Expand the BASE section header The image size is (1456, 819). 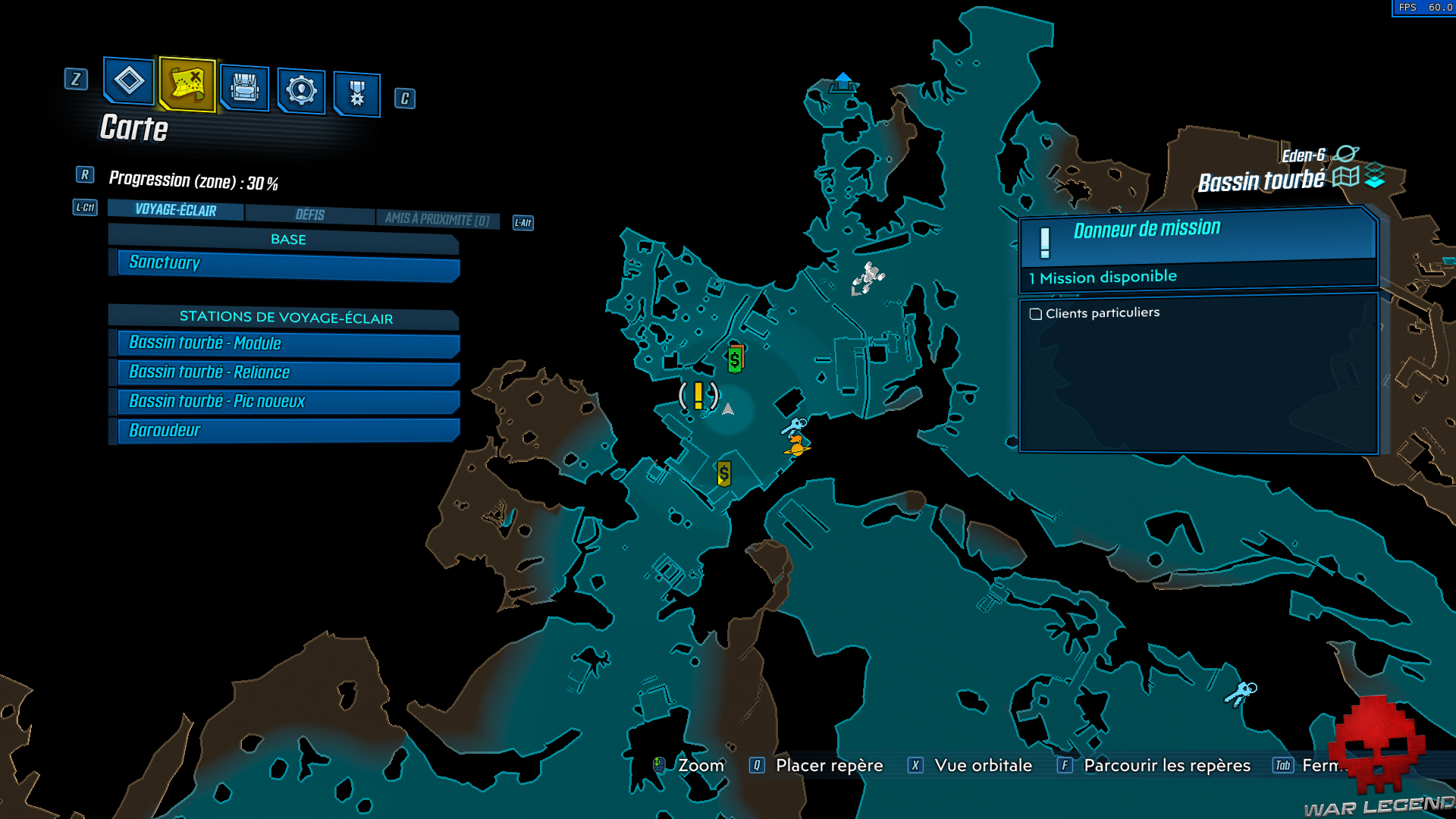pyautogui.click(x=288, y=239)
